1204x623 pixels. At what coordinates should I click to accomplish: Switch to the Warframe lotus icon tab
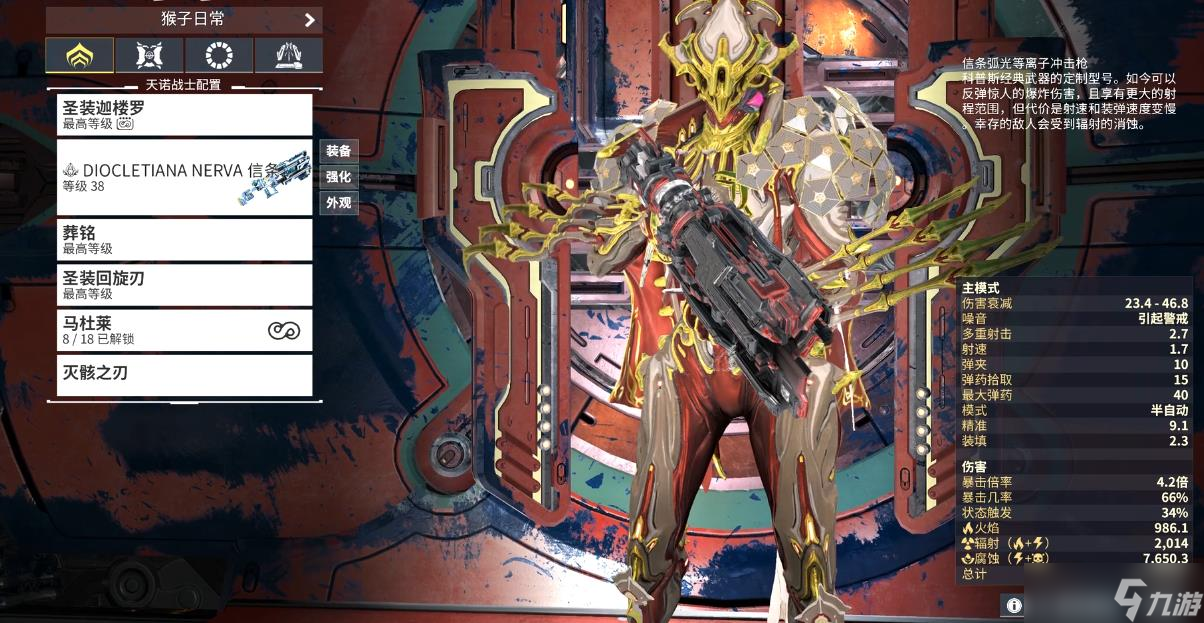point(79,56)
